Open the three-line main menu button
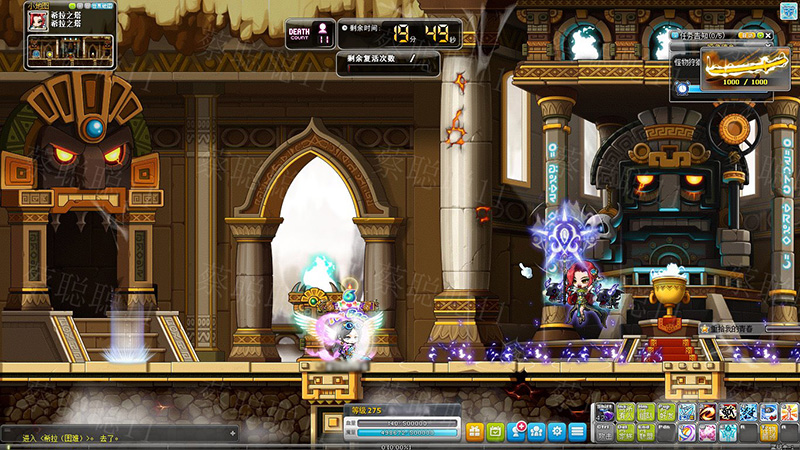The image size is (800, 450). (x=577, y=431)
